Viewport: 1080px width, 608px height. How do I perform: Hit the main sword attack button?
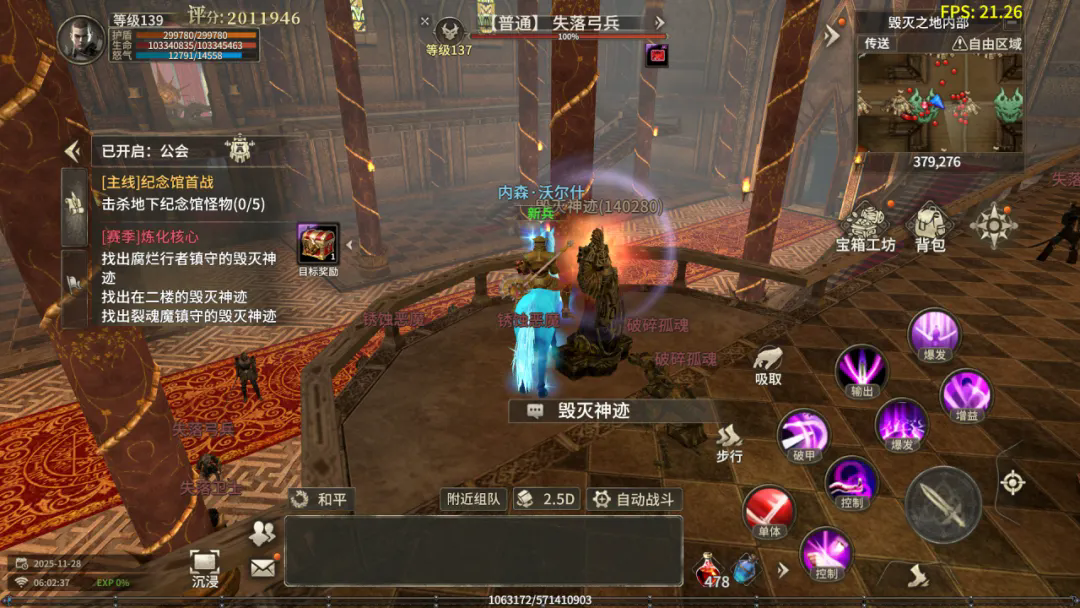pyautogui.click(x=943, y=504)
